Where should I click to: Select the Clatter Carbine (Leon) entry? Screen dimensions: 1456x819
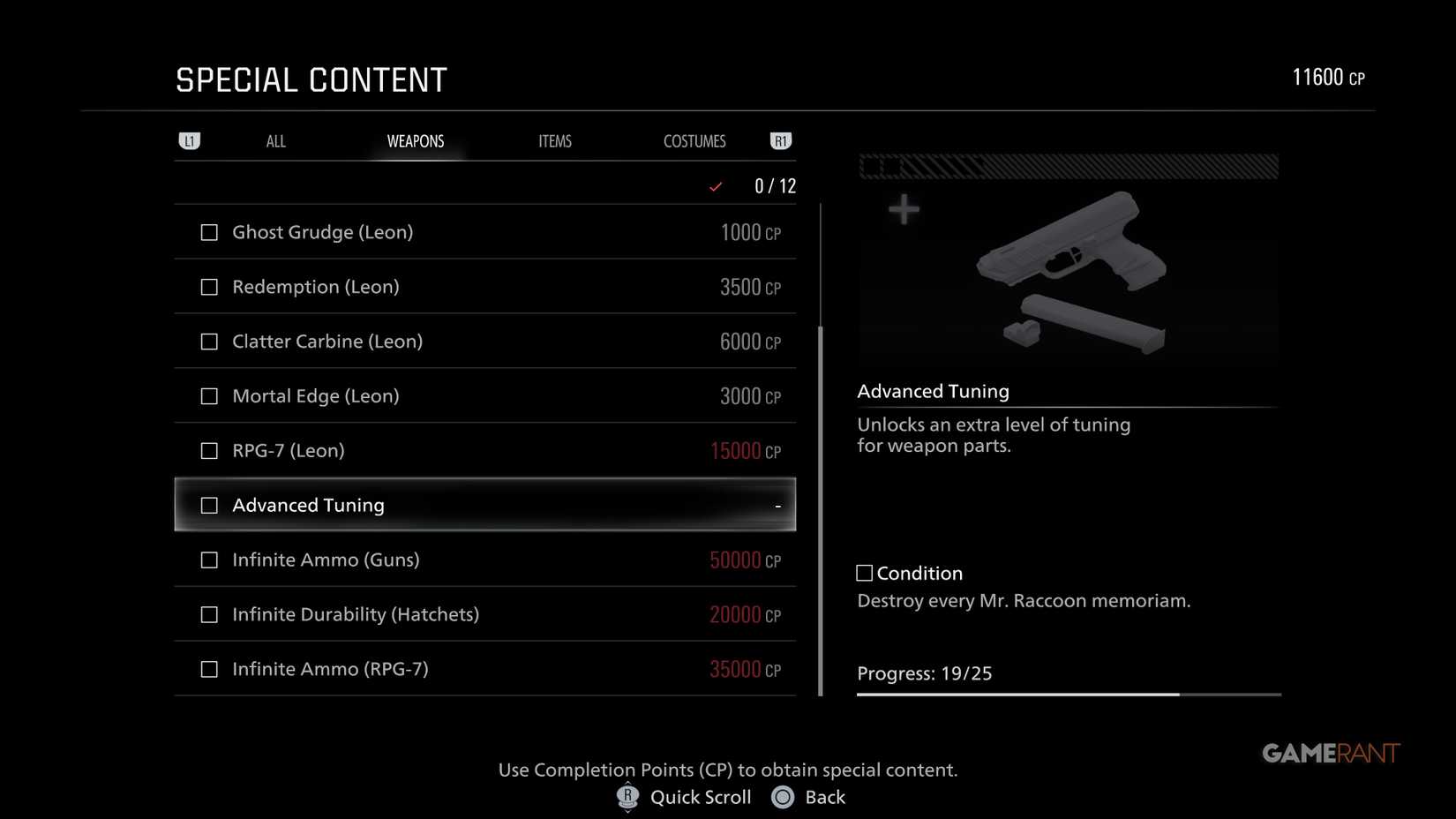pyautogui.click(x=485, y=342)
